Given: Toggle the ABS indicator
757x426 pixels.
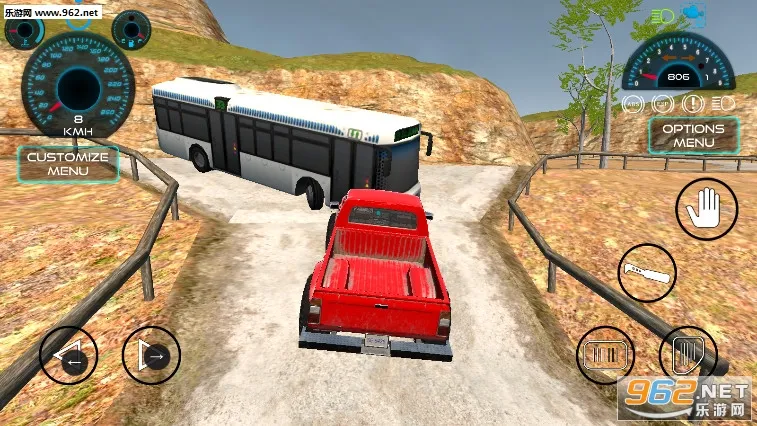Looking at the screenshot, I should [x=633, y=102].
